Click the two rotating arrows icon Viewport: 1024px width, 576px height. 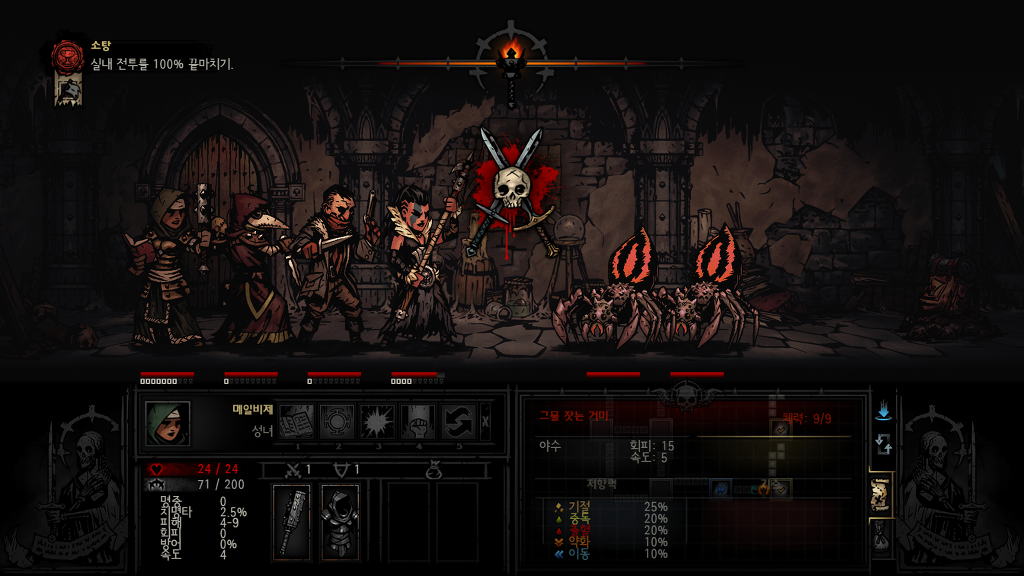click(883, 444)
